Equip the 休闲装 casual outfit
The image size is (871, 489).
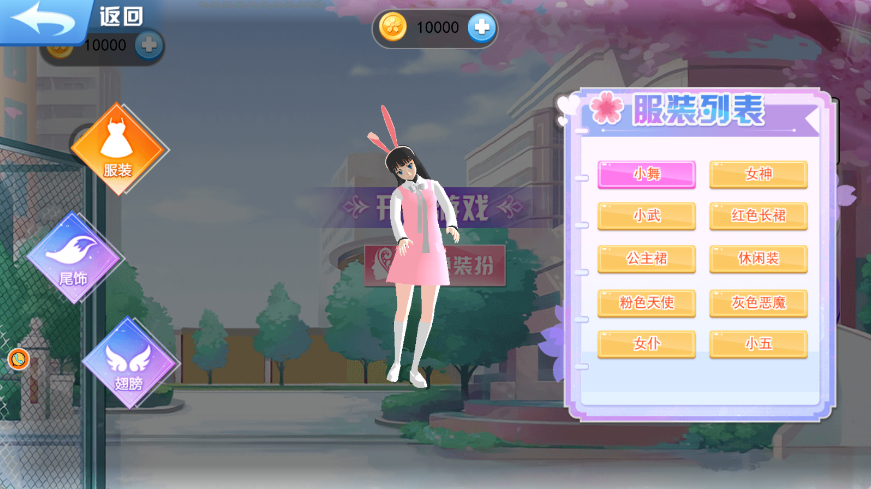click(758, 259)
